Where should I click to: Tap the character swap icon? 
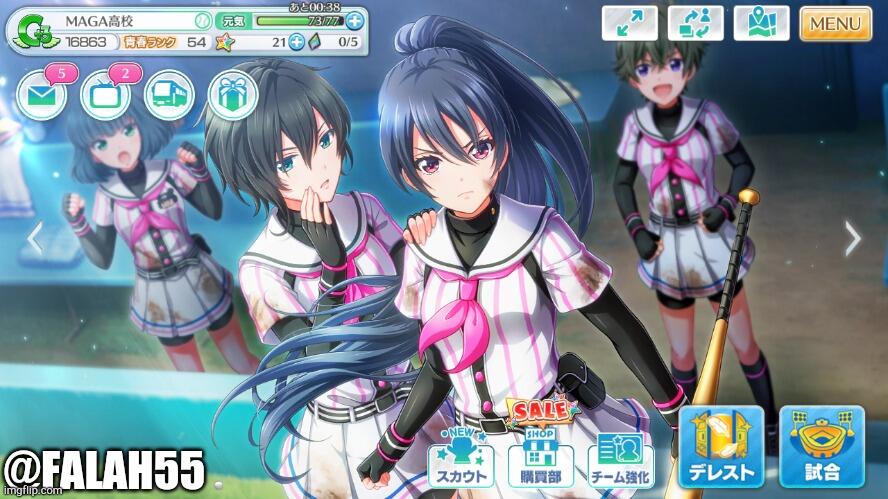(x=695, y=23)
